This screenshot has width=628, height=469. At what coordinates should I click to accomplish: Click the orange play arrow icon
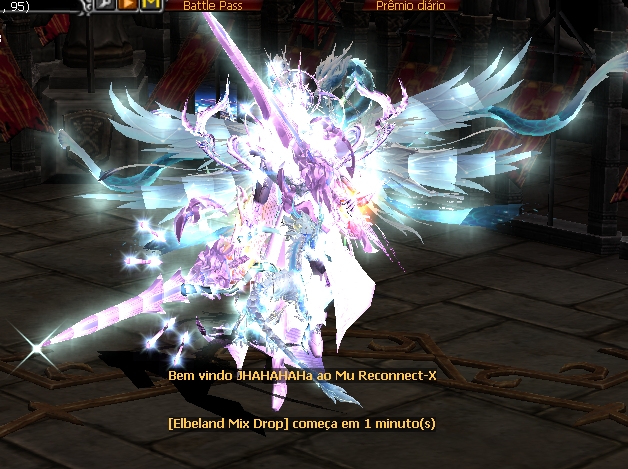(x=129, y=5)
